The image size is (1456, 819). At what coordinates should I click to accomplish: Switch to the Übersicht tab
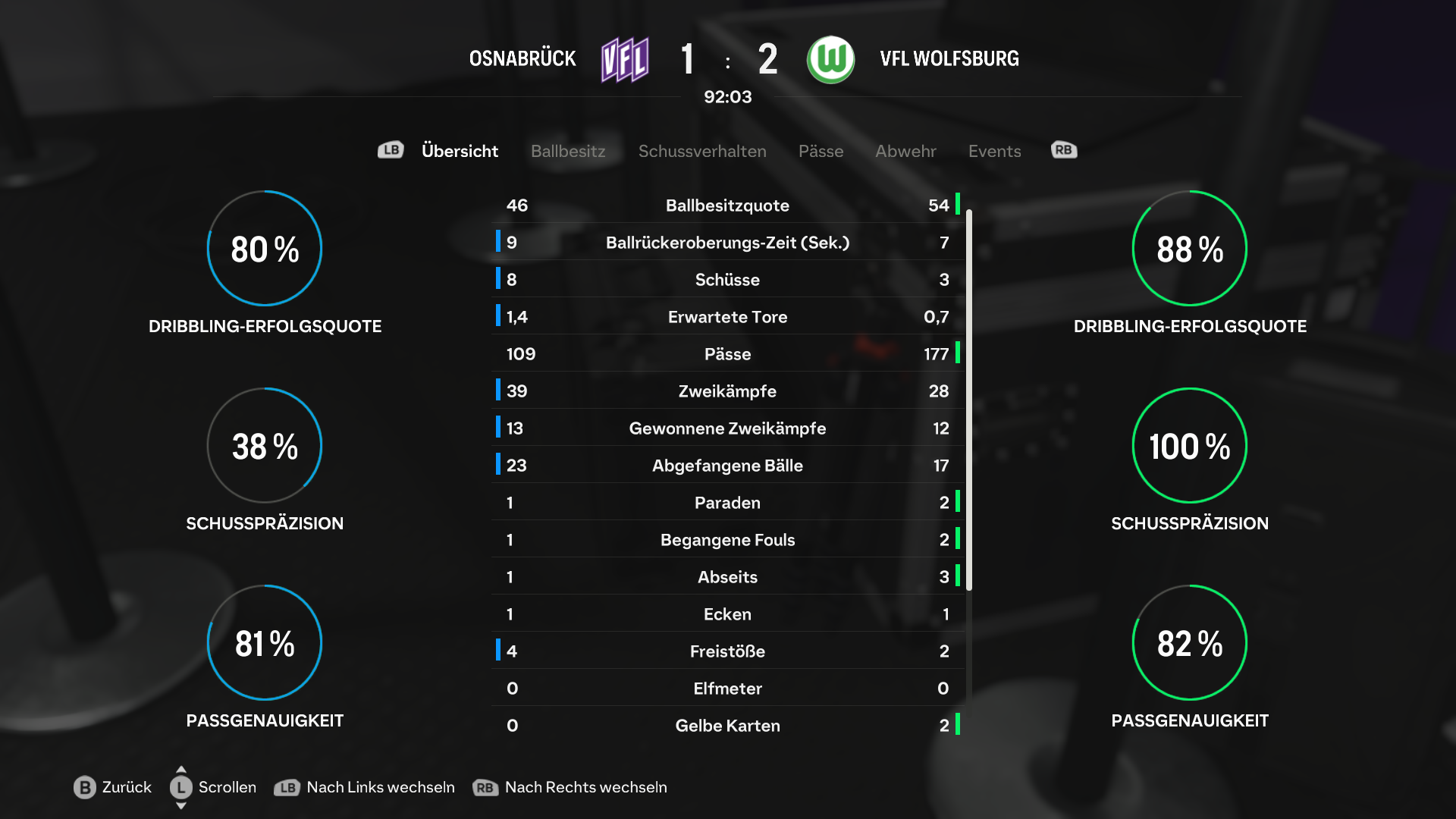pyautogui.click(x=460, y=151)
